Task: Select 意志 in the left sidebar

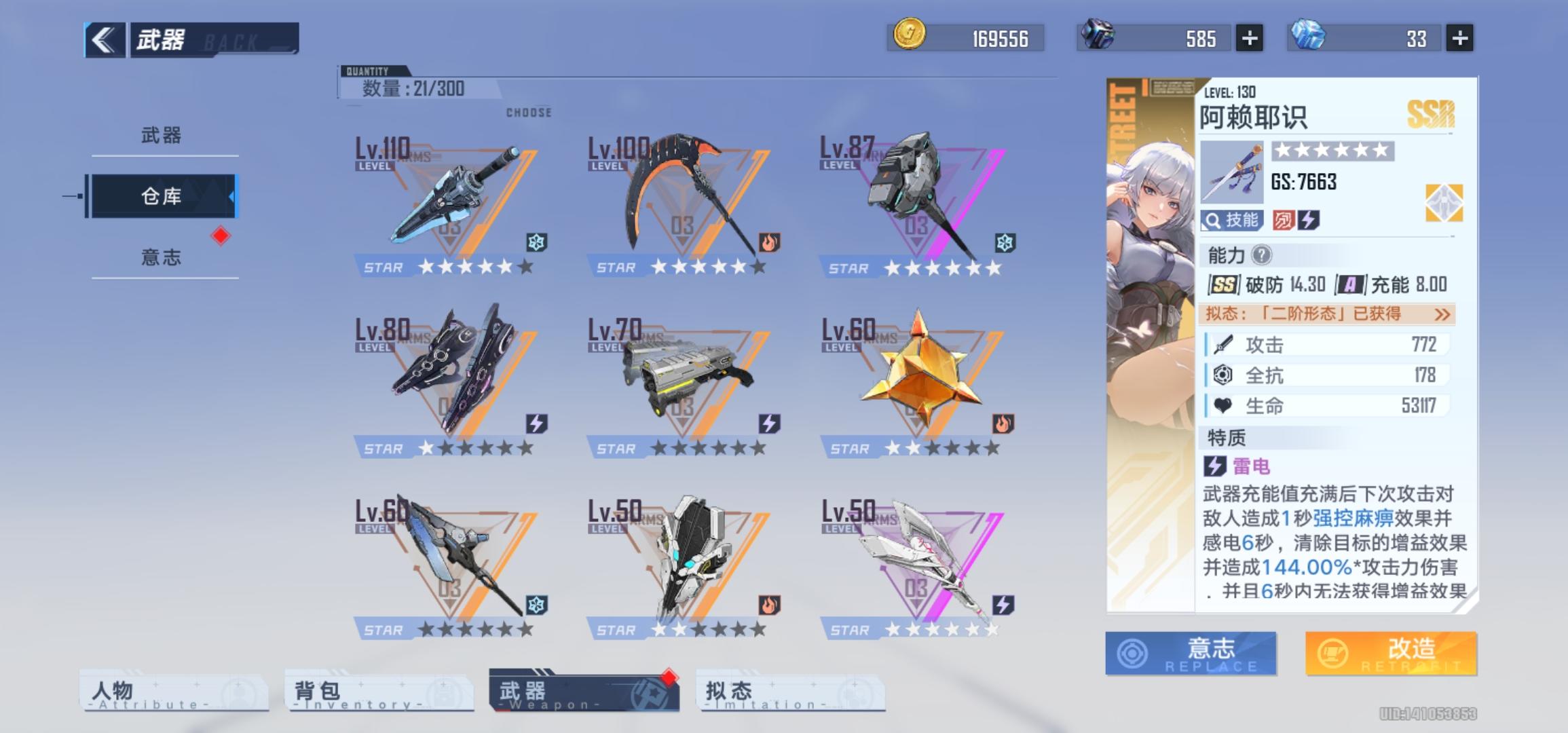Action: tap(161, 257)
